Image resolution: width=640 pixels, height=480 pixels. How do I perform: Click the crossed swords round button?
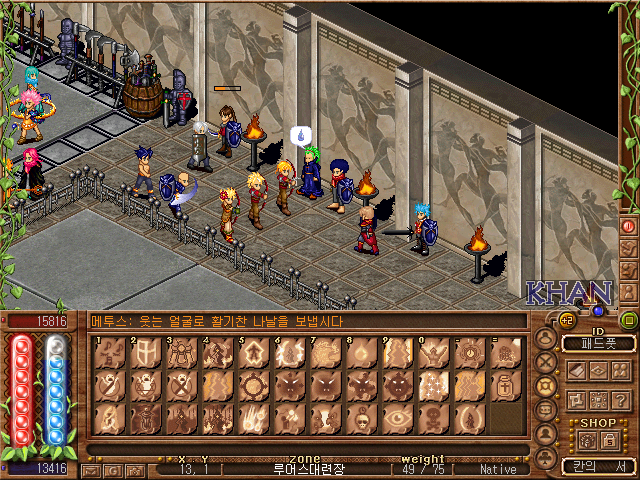(546, 361)
